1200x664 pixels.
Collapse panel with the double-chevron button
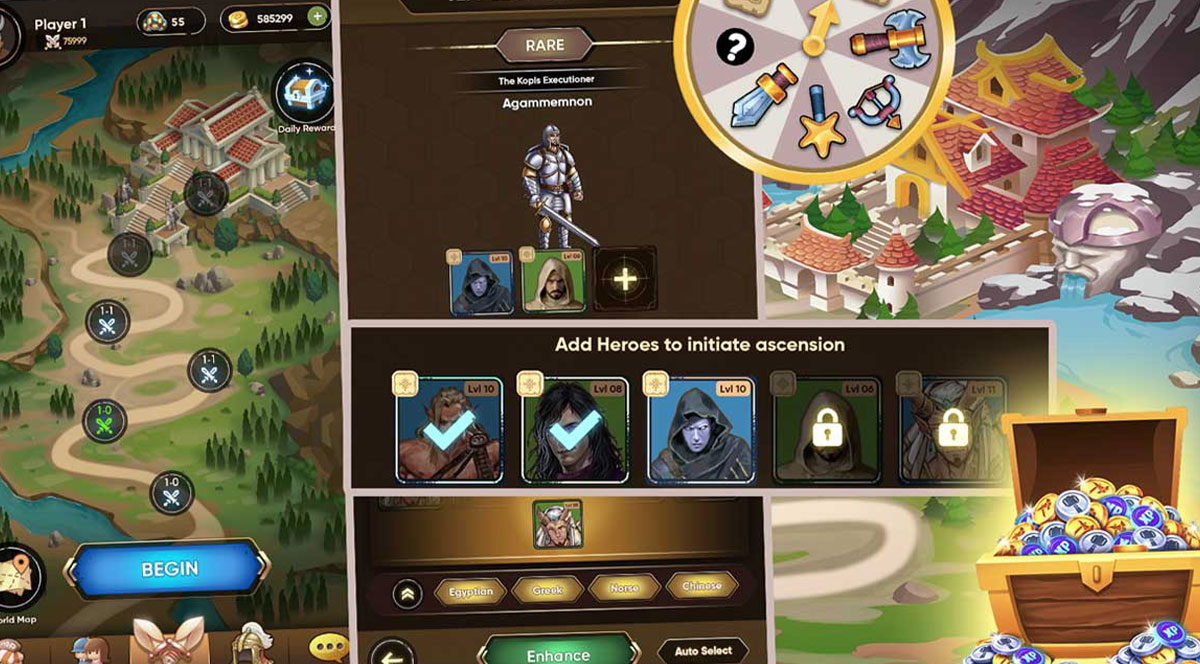coord(407,592)
